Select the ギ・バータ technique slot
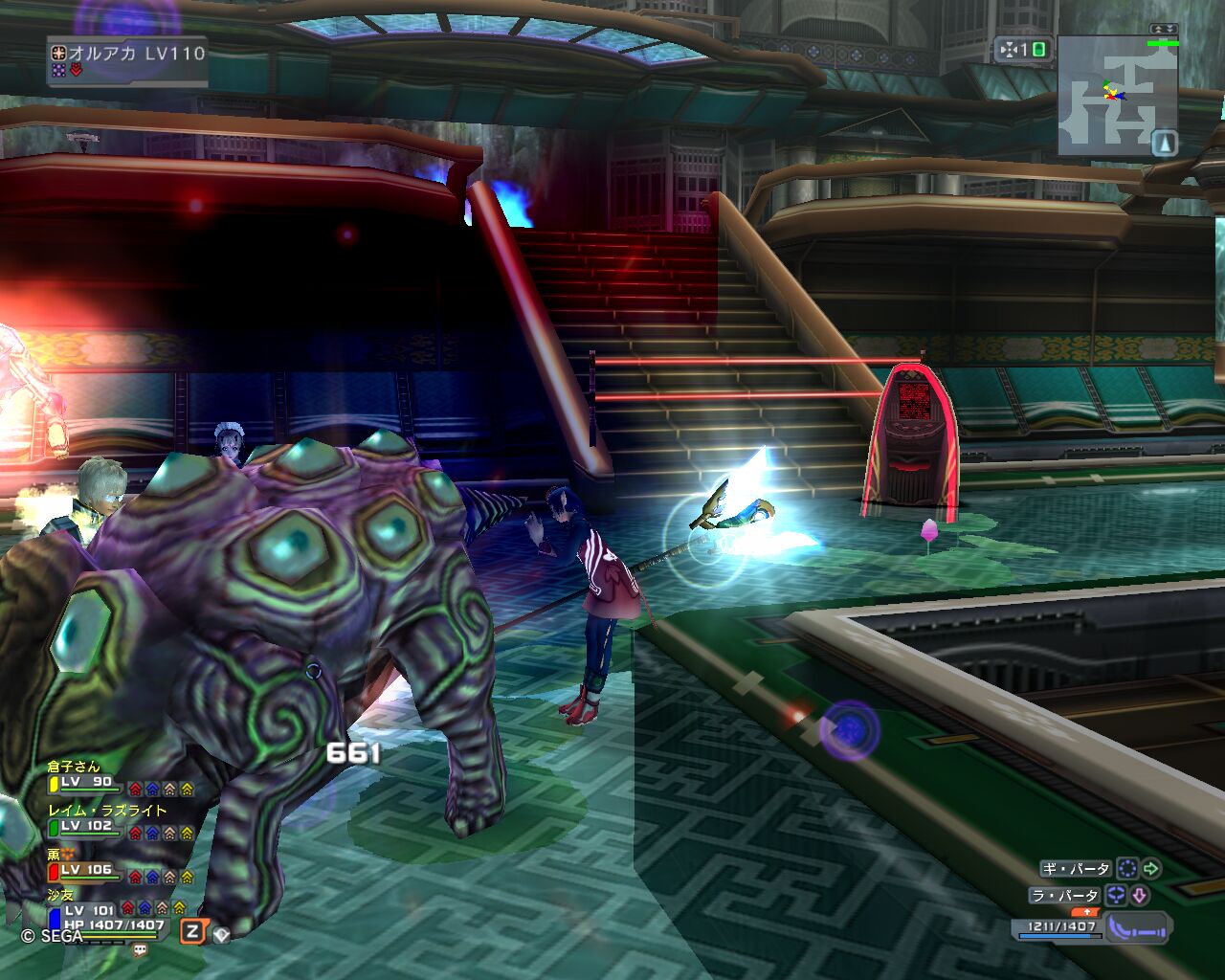This screenshot has height=980, width=1225. pyautogui.click(x=1077, y=869)
